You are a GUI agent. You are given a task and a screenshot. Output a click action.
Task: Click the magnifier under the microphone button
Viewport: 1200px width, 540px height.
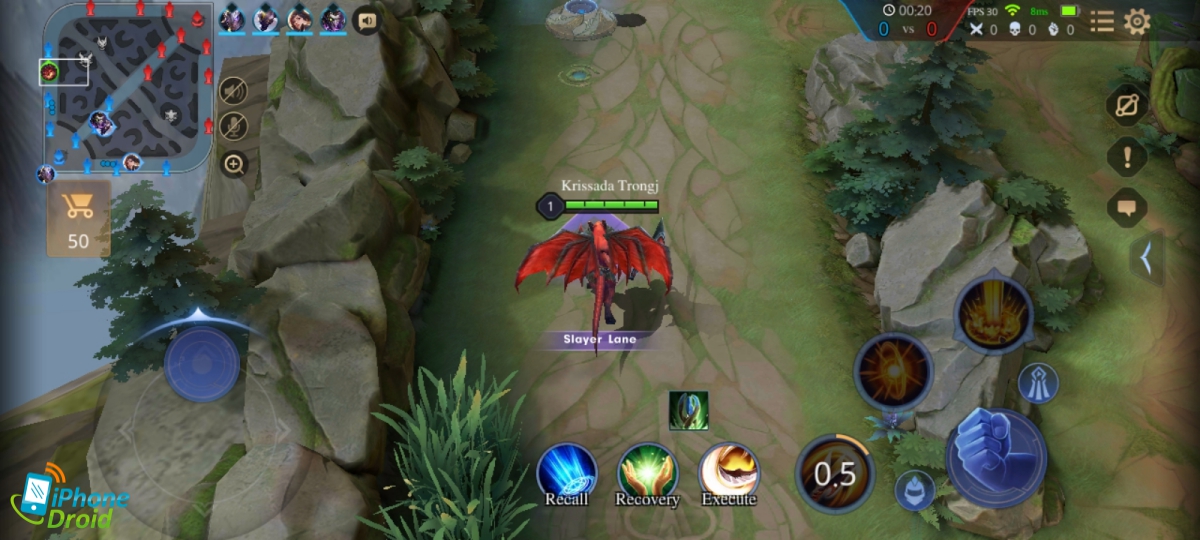point(234,164)
